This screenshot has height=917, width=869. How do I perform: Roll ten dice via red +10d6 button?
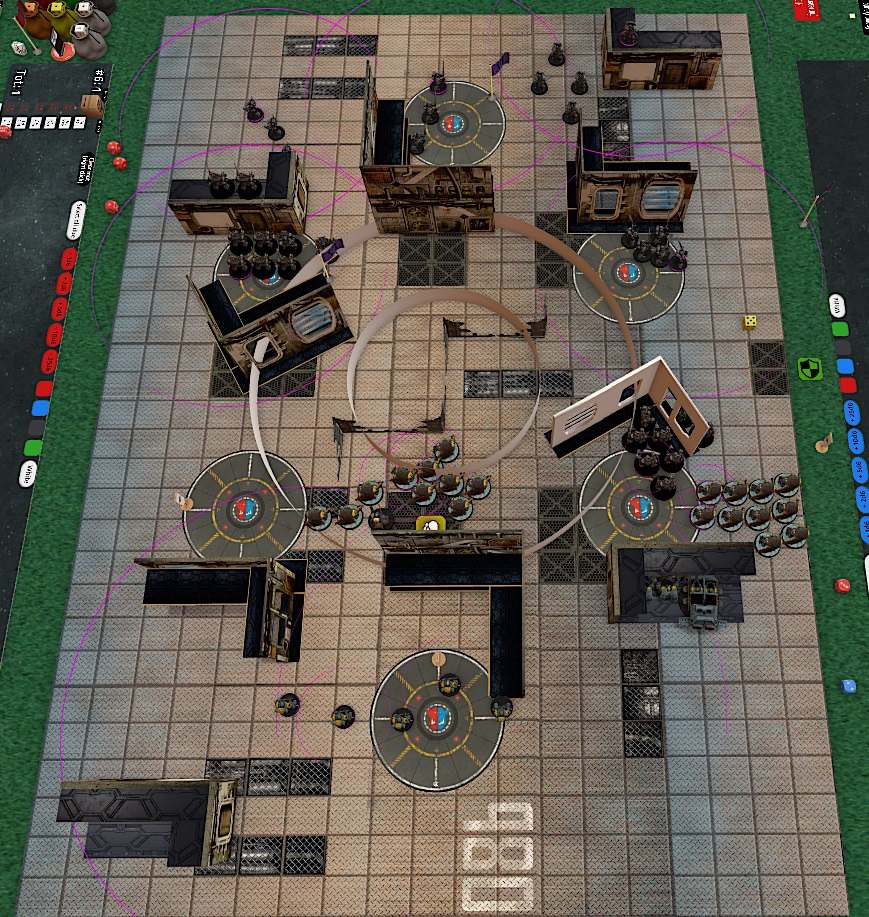click(54, 335)
